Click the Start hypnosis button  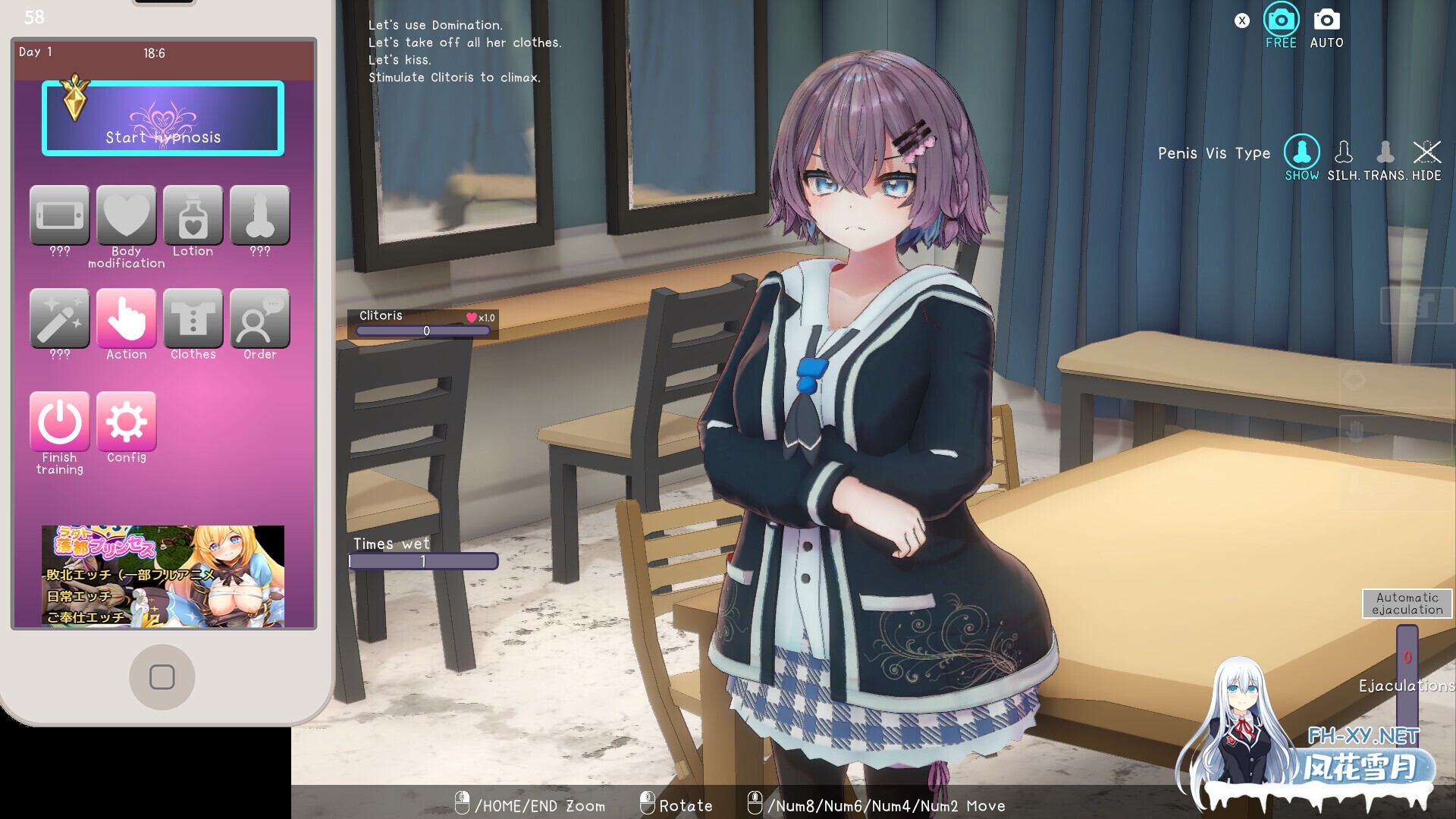point(163,118)
